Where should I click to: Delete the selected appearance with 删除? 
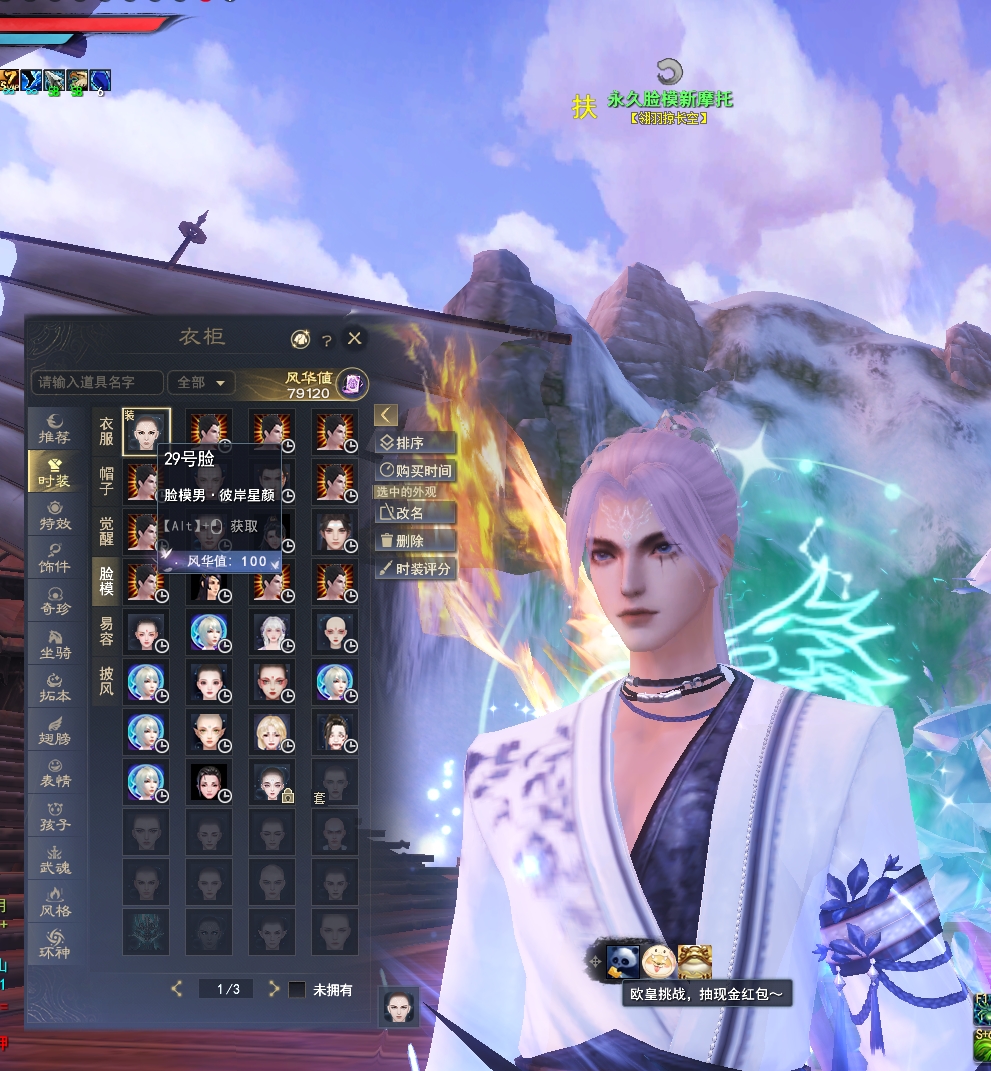(416, 540)
